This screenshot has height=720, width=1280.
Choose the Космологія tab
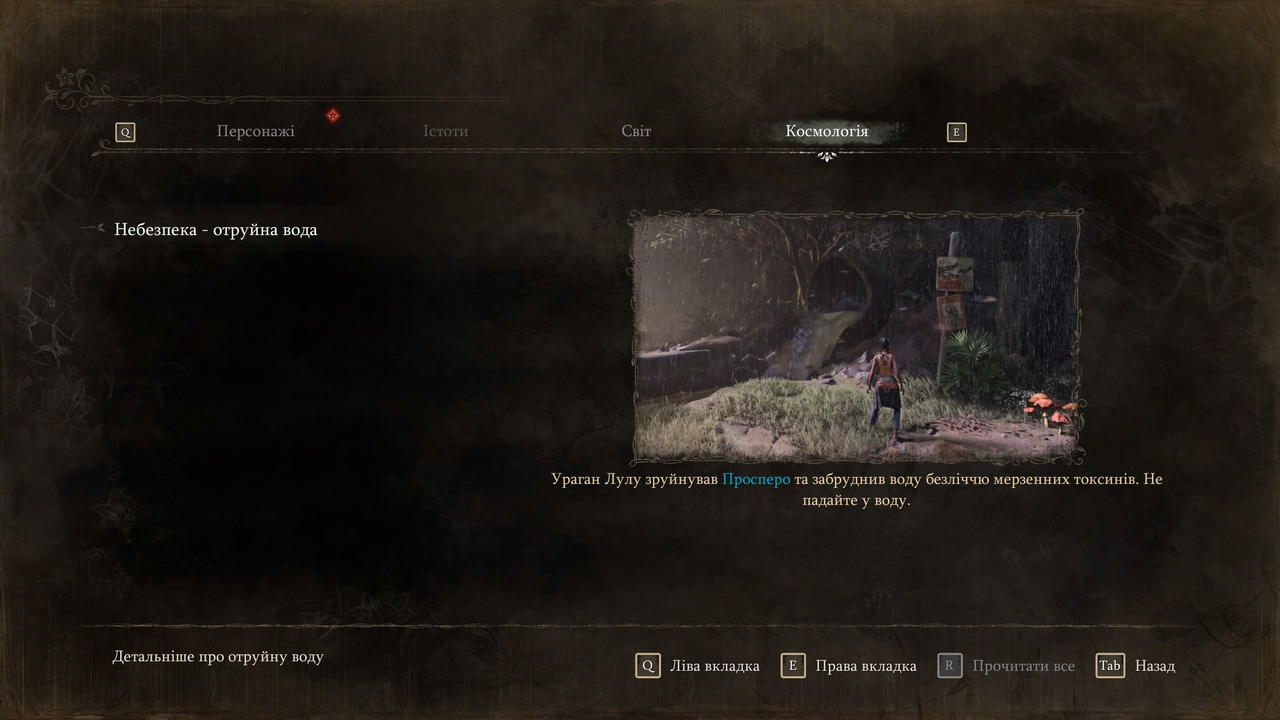click(826, 131)
